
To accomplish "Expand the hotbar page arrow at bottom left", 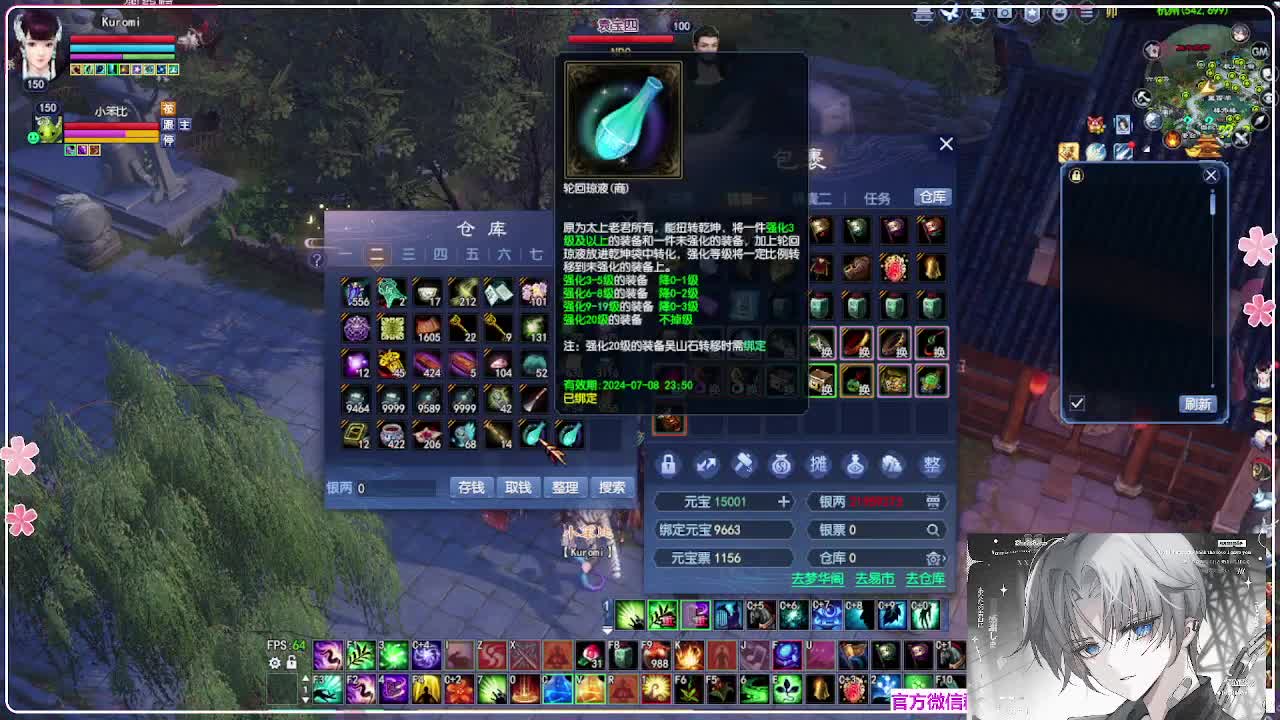I will click(x=607, y=631).
